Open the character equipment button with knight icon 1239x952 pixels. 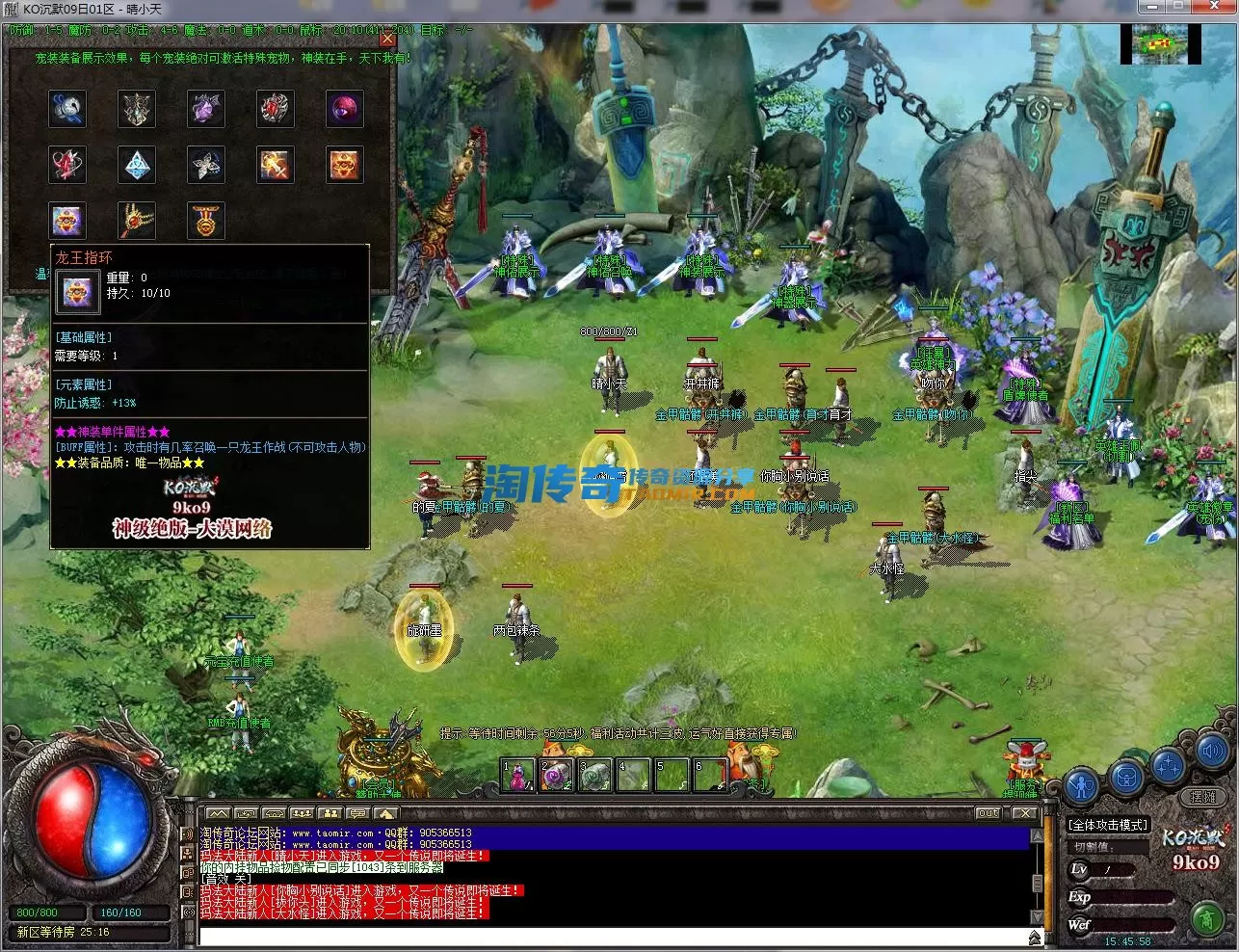[x=1083, y=785]
